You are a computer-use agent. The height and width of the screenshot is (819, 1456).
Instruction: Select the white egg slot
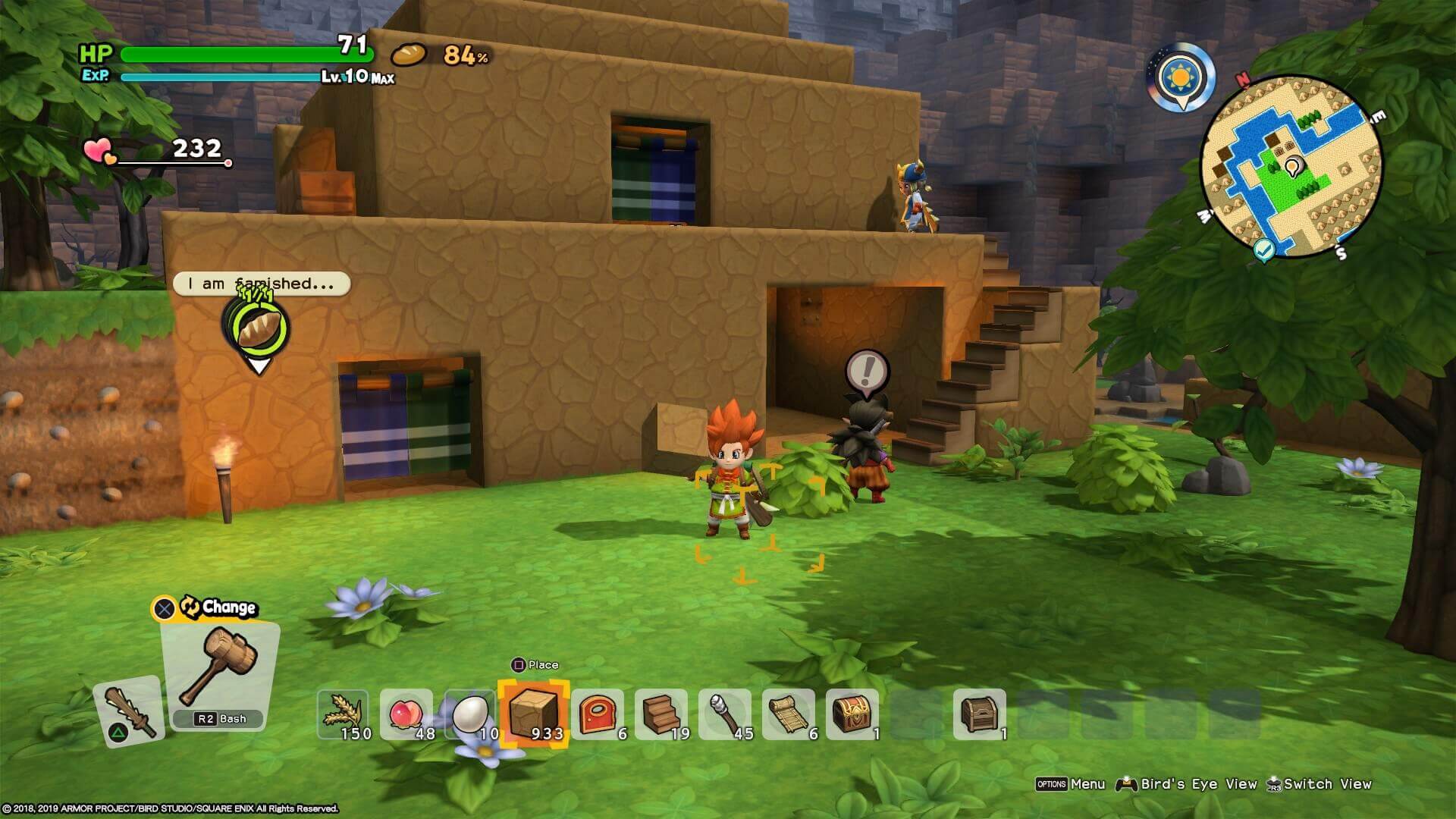pos(470,714)
